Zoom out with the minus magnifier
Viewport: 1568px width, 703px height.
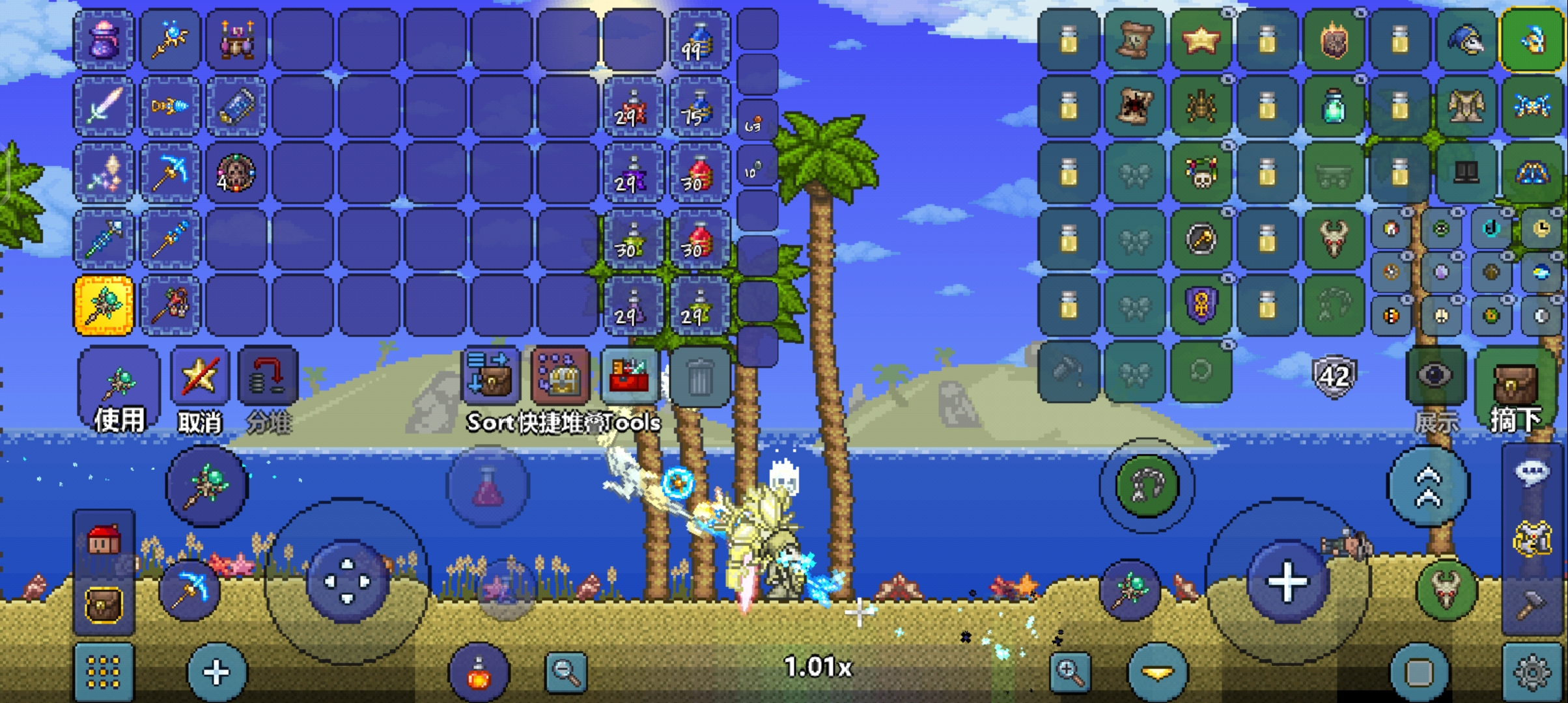tap(565, 672)
